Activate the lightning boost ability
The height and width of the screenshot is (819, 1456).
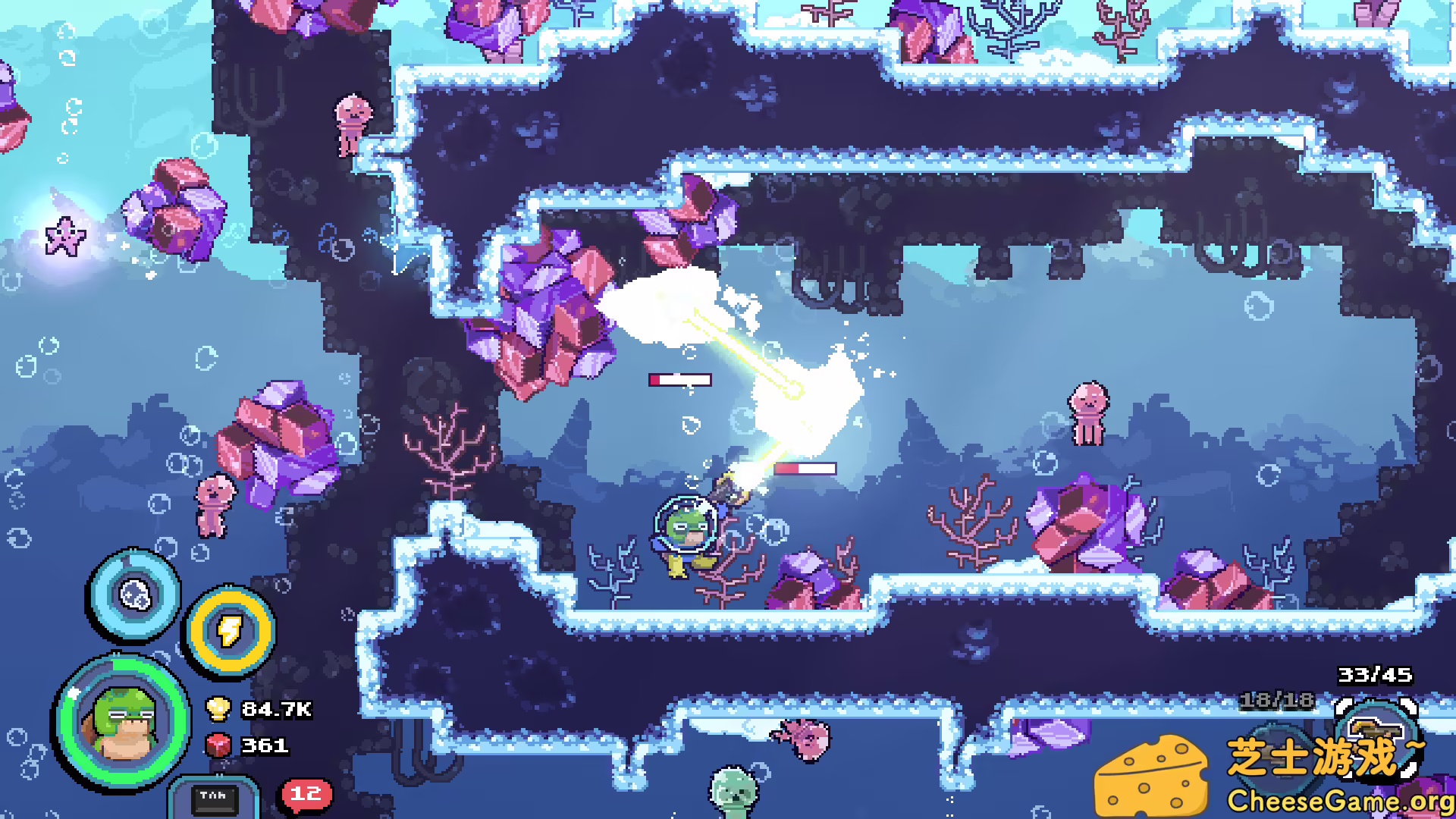(x=231, y=629)
